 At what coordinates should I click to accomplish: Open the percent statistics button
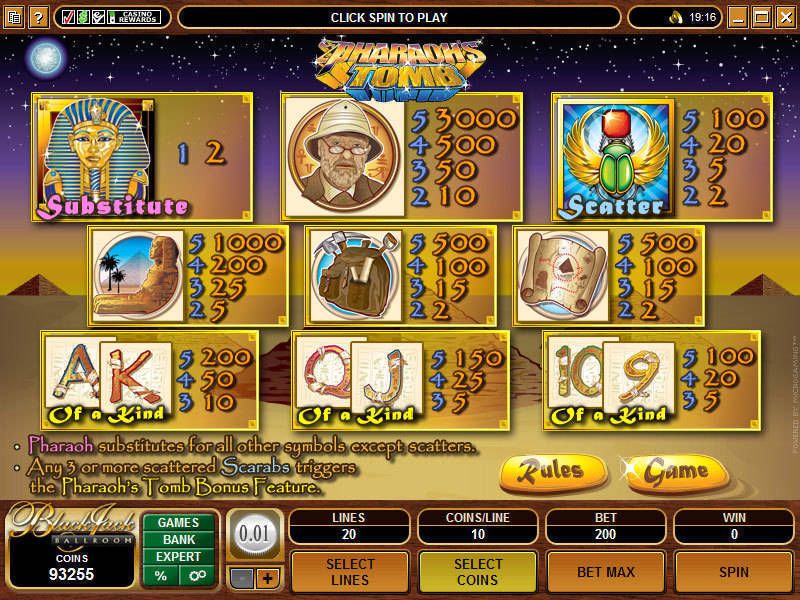(160, 576)
